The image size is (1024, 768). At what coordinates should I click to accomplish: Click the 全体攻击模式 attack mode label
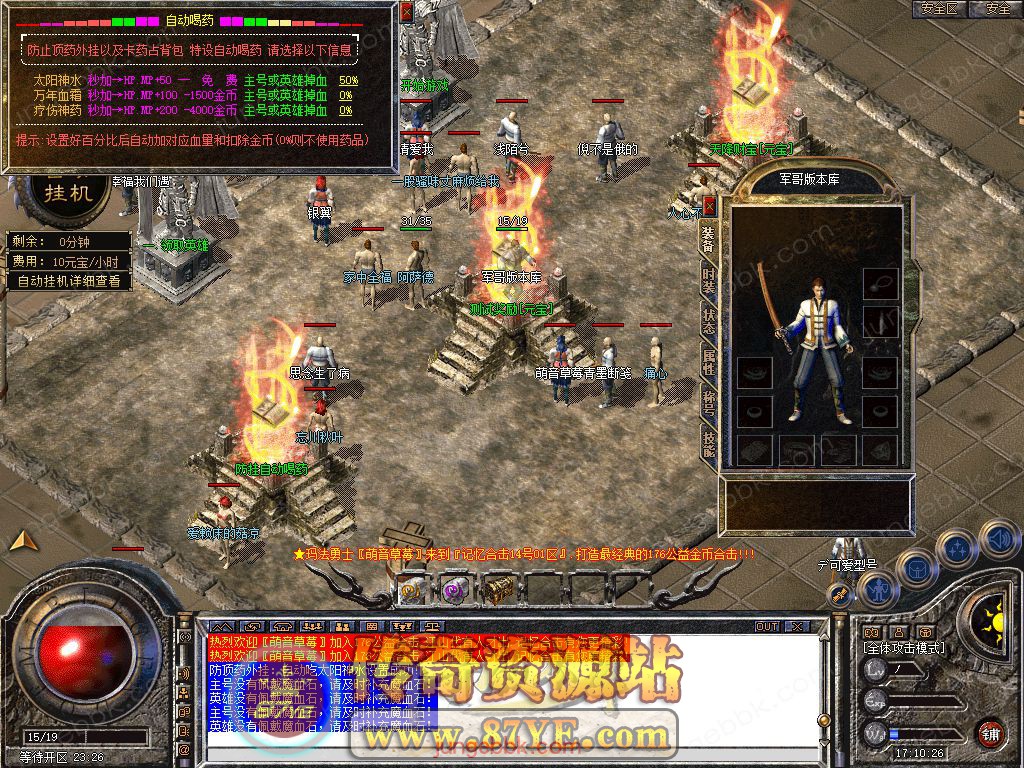(902, 648)
